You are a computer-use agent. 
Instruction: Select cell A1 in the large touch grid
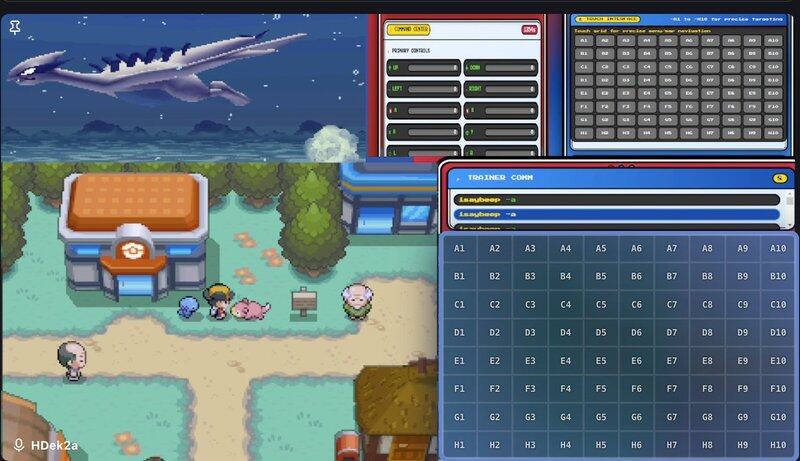pos(459,248)
